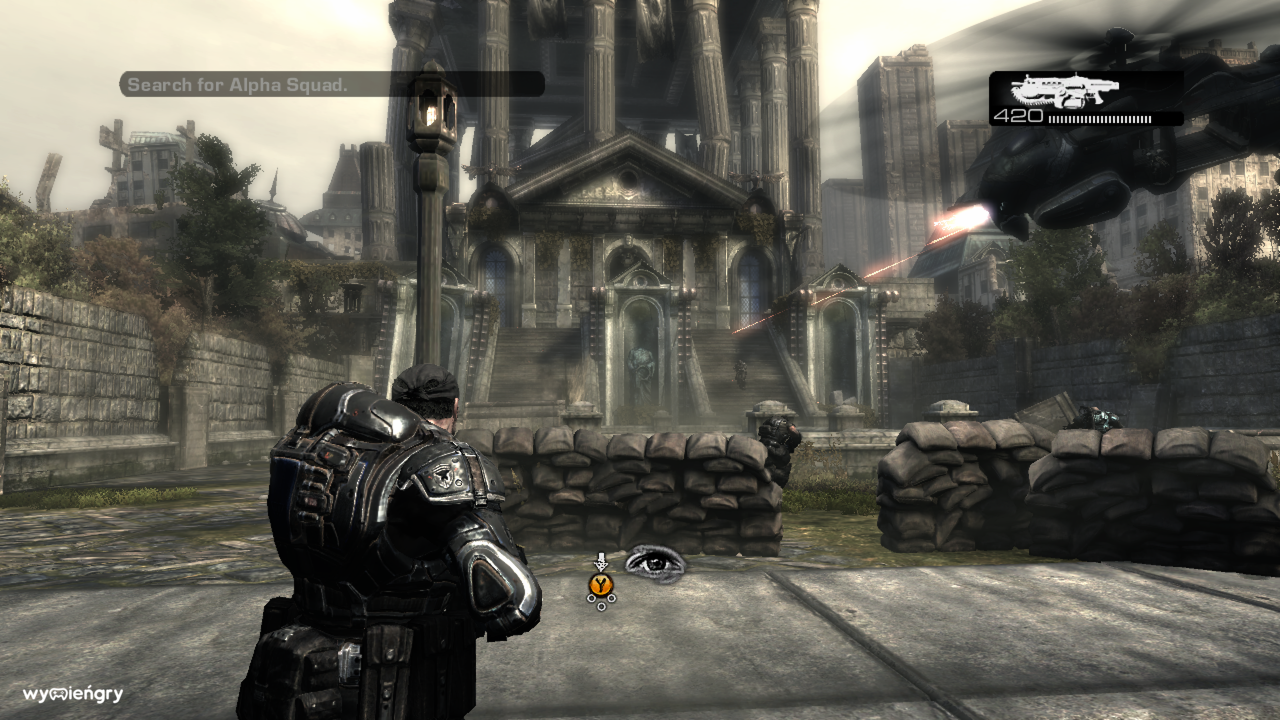The image size is (1280, 720).
Task: Enable the Y action interaction prompt
Action: coord(601,582)
